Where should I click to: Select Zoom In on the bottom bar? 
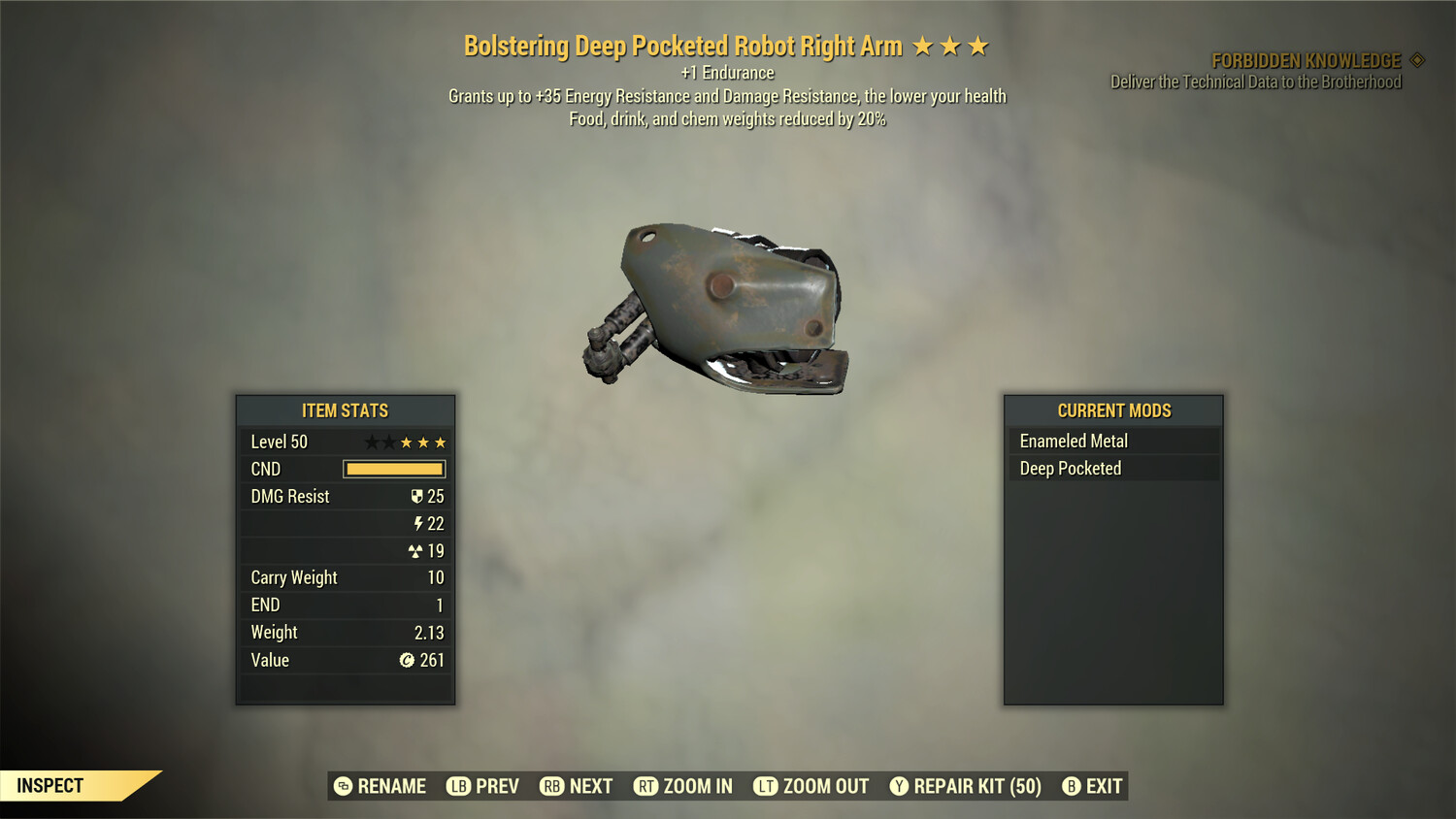pos(683,786)
